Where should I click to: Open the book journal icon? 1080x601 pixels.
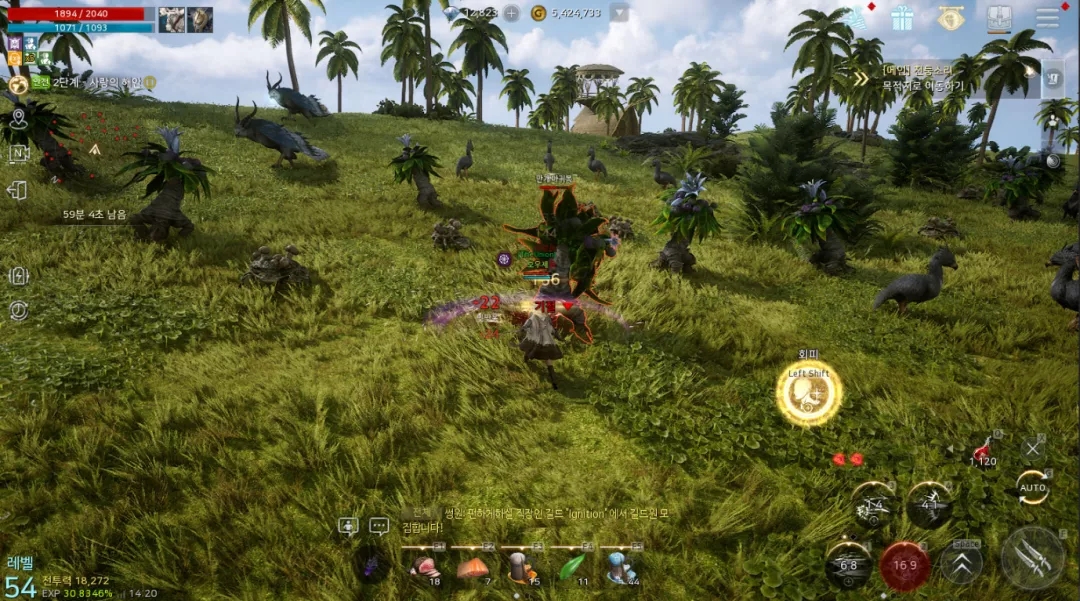(999, 18)
